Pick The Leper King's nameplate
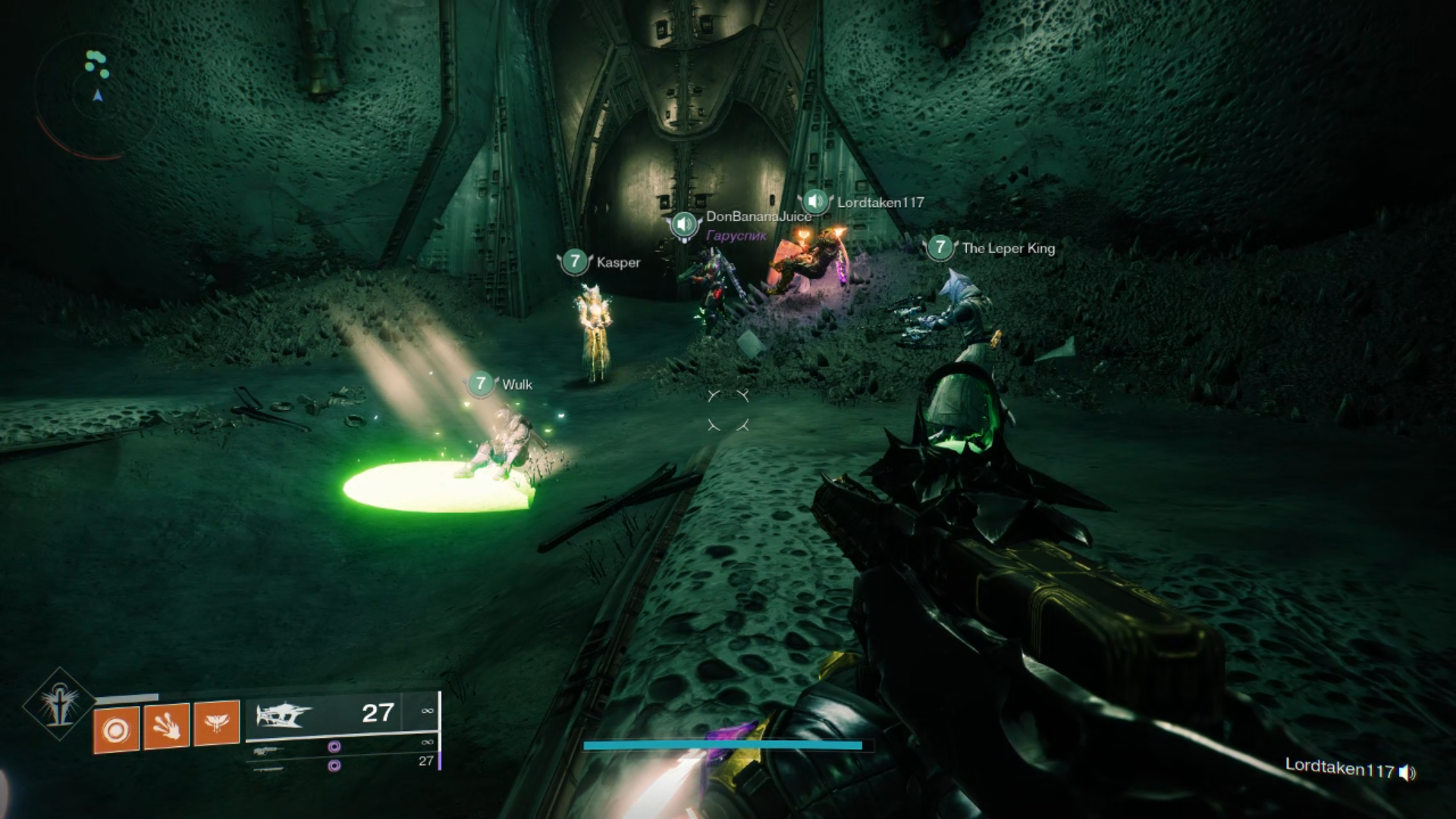 [x=1008, y=248]
